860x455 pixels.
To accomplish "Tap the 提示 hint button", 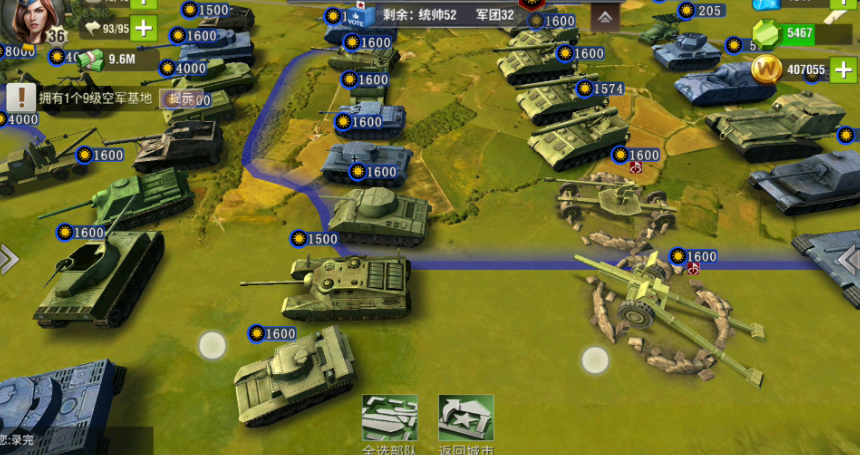I will click(x=181, y=98).
